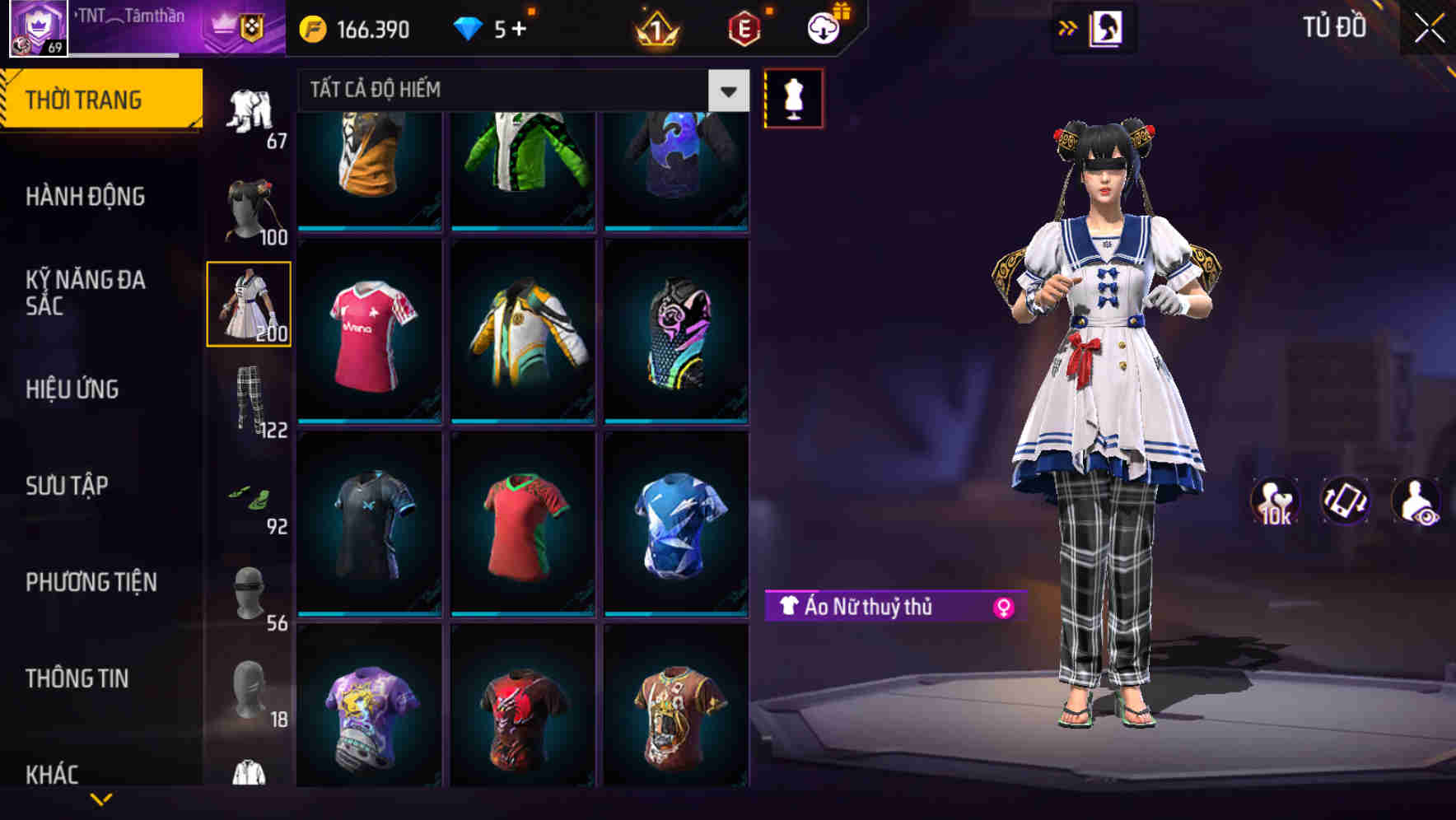Toggle the female gender symbol on Áo Nữ thuỷ thủ
This screenshot has width=1456, height=820.
coord(1003,608)
